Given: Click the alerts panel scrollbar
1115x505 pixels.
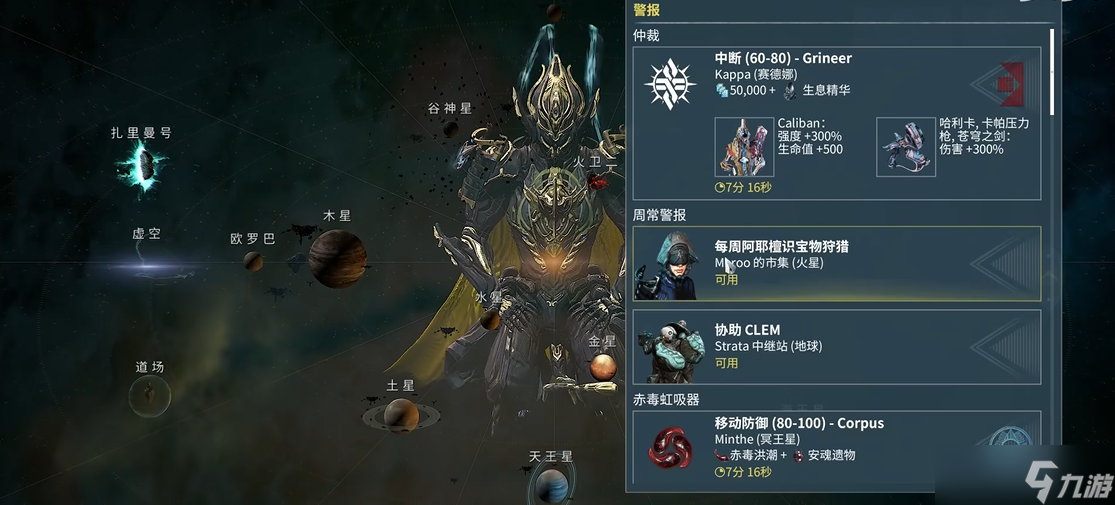Looking at the screenshot, I should (1051, 70).
